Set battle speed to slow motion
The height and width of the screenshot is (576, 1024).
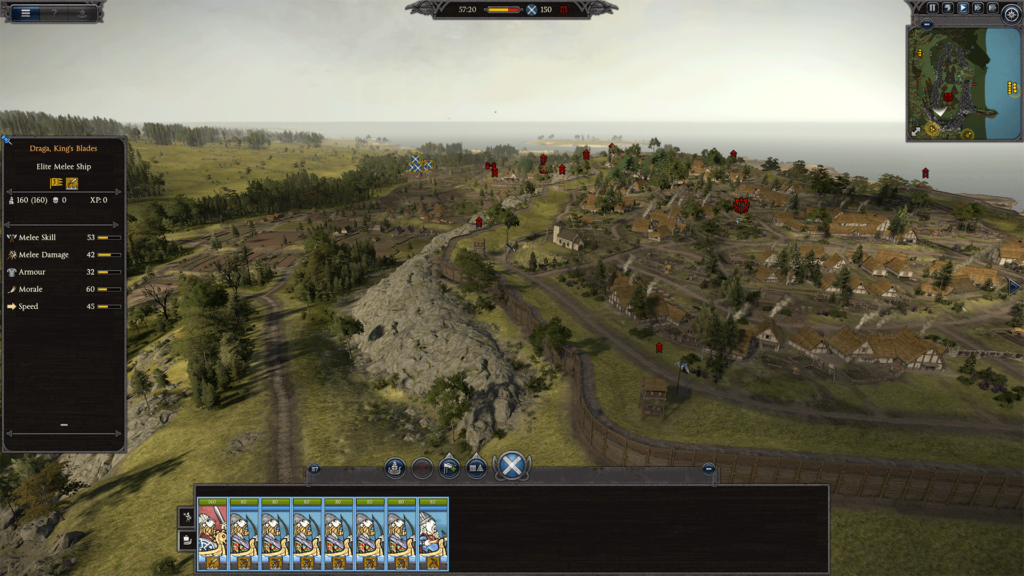point(947,8)
